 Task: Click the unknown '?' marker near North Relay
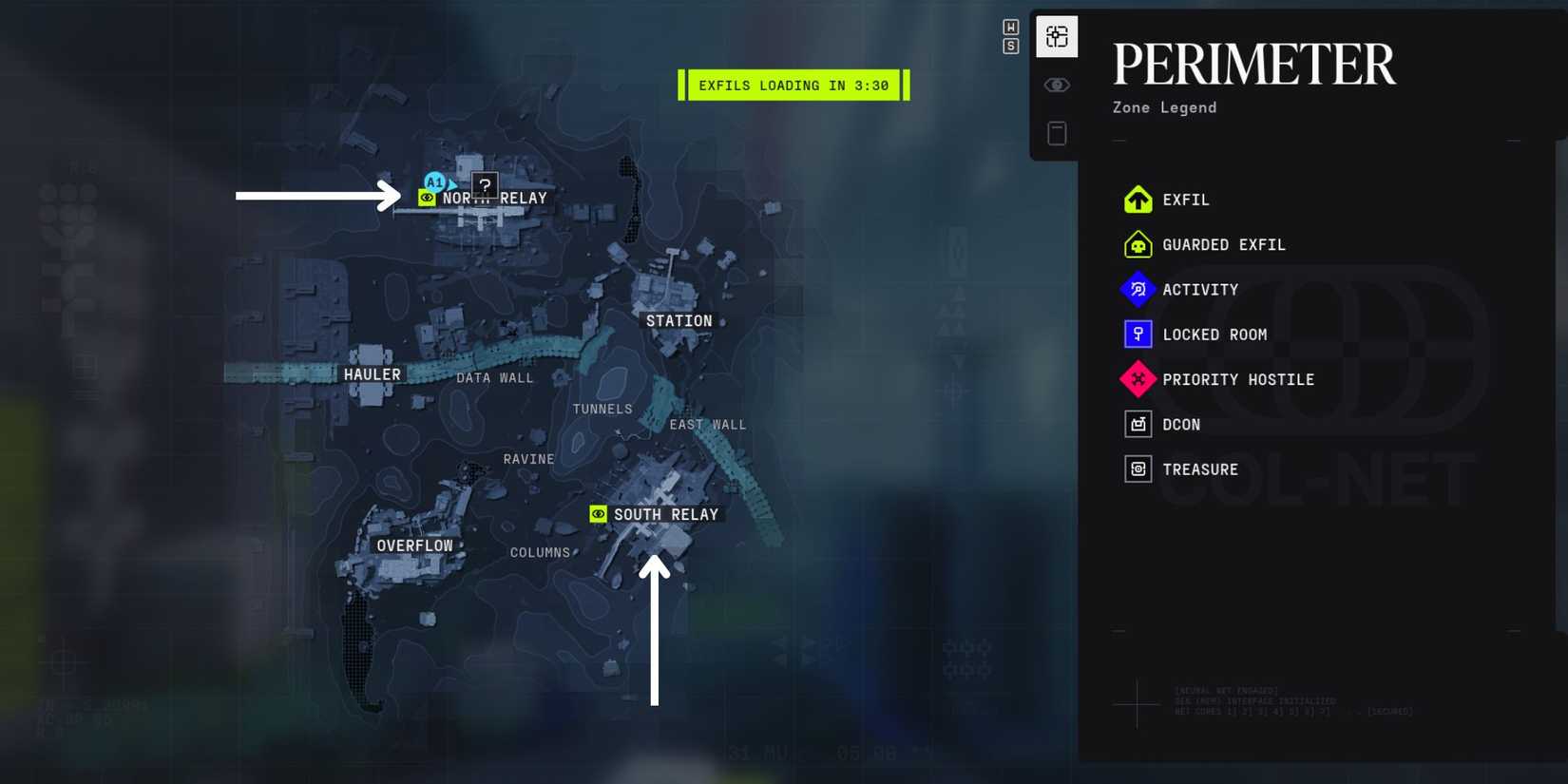point(485,185)
